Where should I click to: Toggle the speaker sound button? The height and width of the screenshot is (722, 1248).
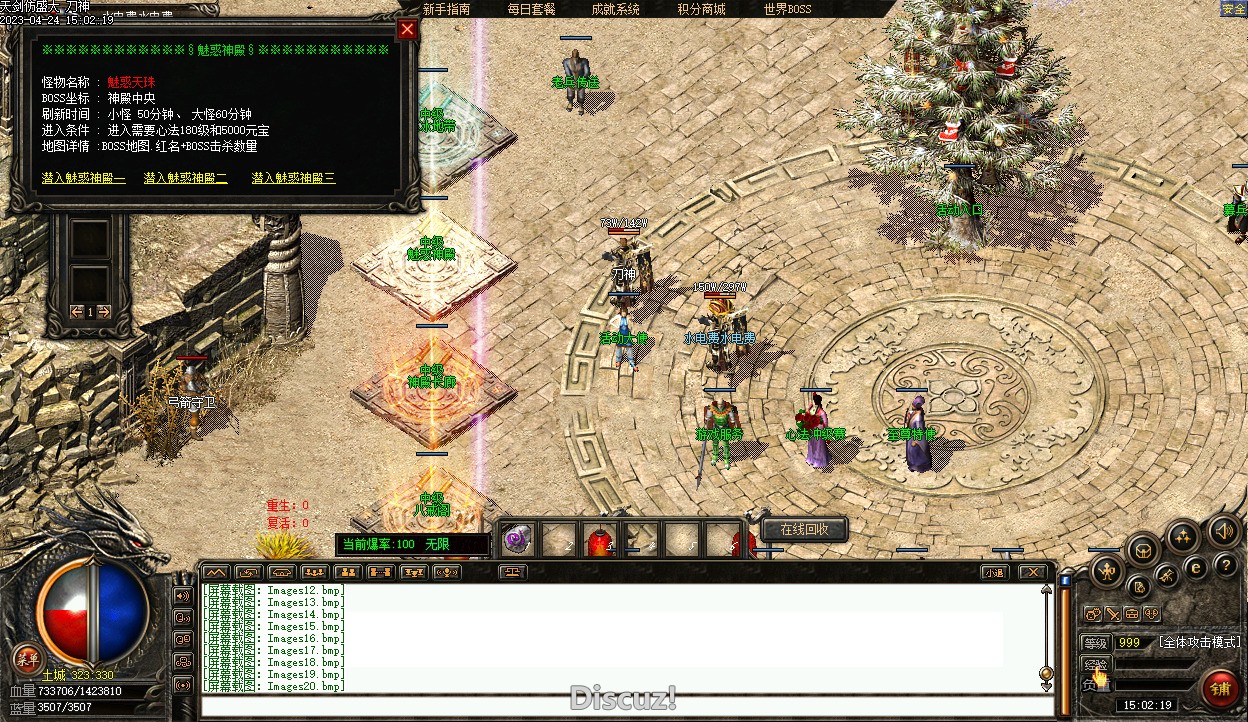click(1223, 530)
